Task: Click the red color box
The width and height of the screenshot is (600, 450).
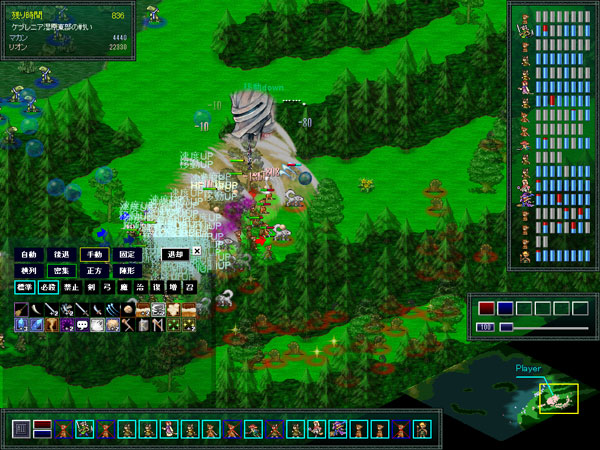Action: click(x=486, y=308)
